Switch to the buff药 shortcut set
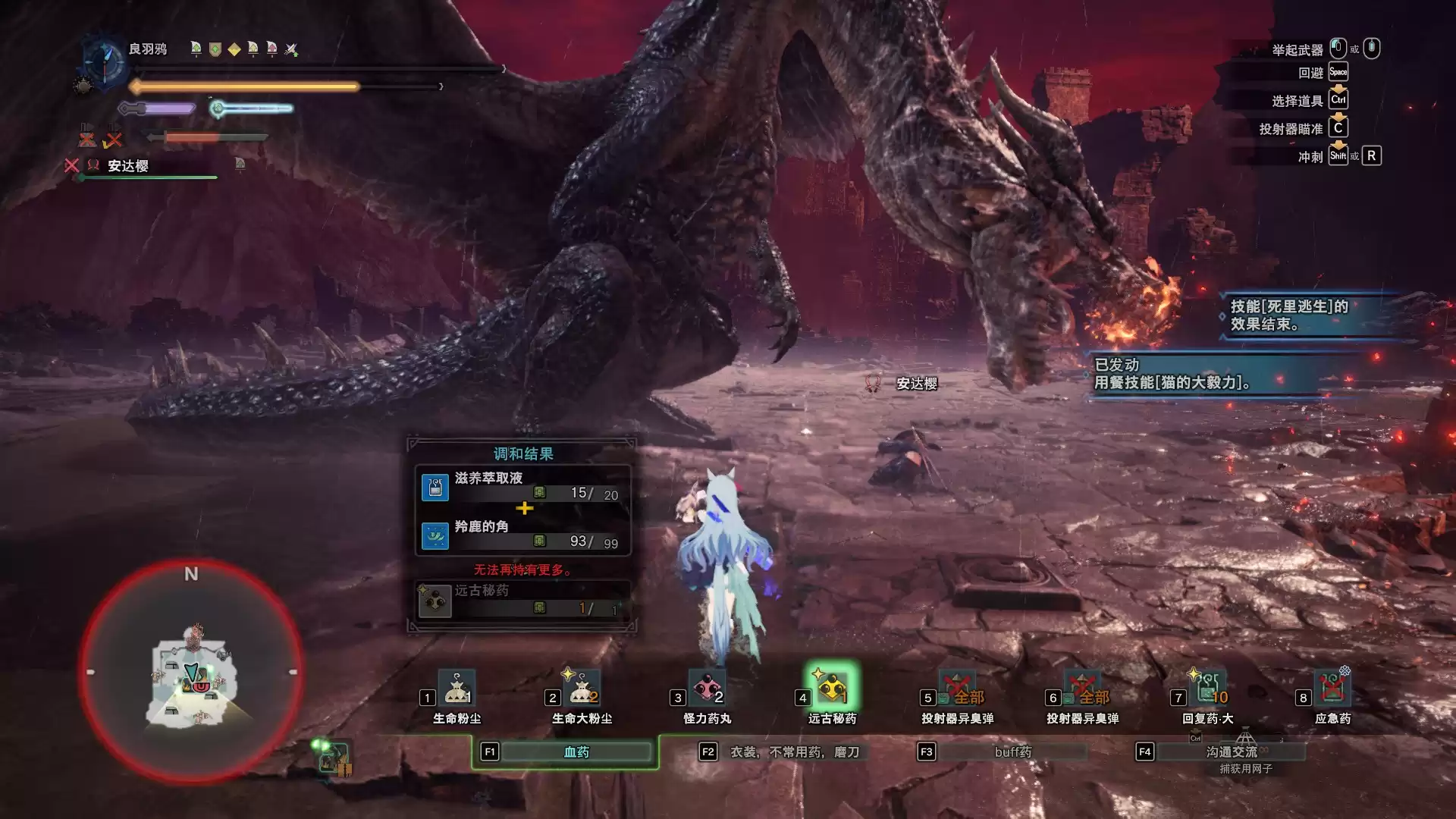Viewport: 1456px width, 819px height. pos(1012,752)
